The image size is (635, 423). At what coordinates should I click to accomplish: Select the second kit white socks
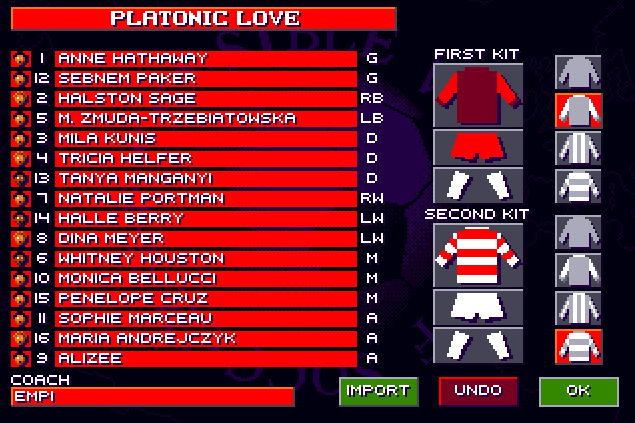click(478, 344)
